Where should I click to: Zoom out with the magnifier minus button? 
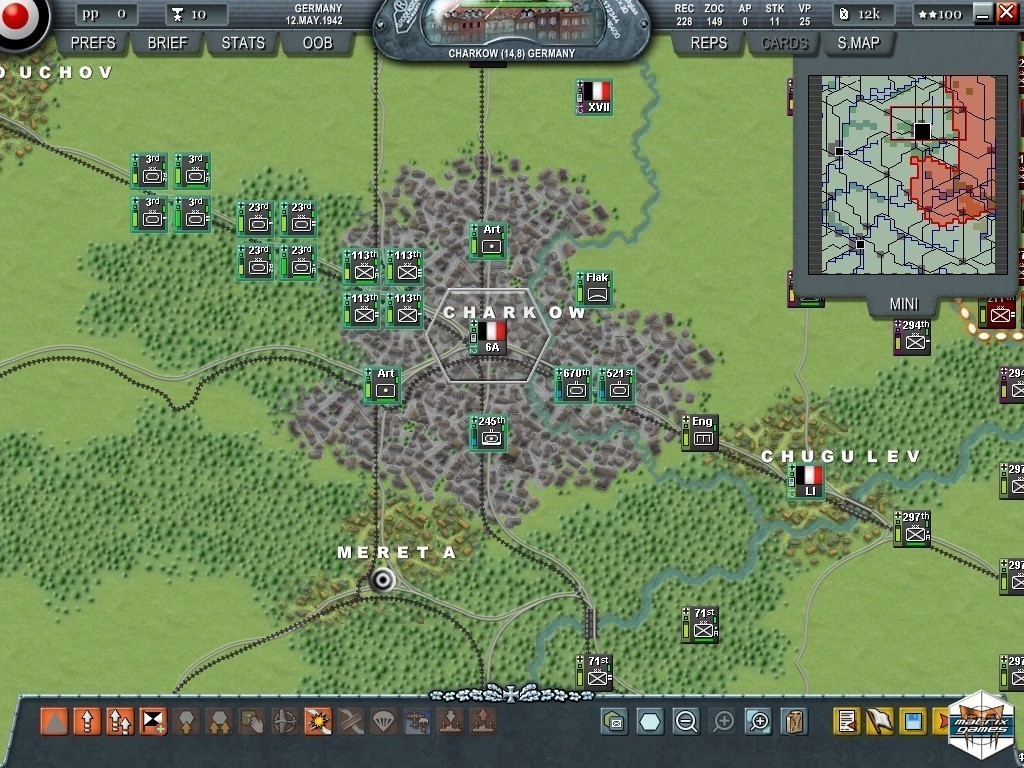coord(685,721)
